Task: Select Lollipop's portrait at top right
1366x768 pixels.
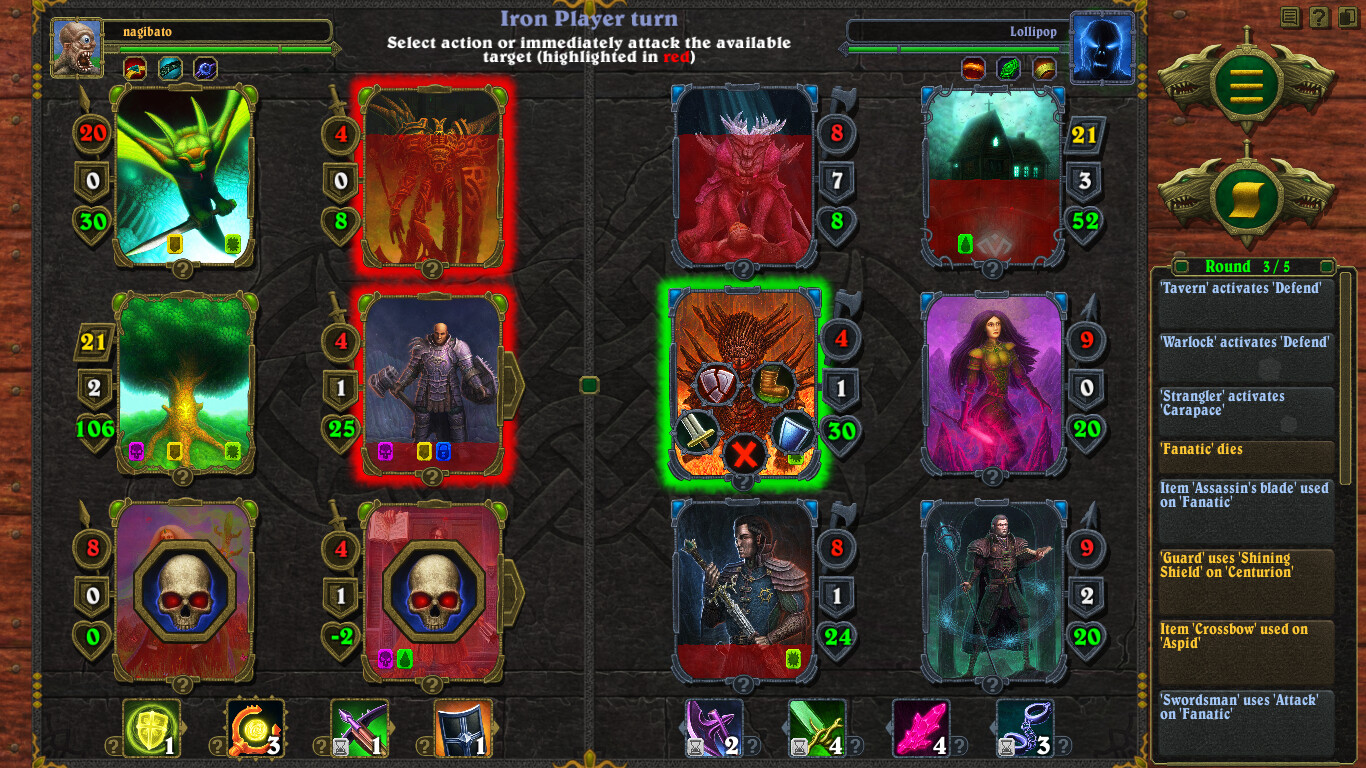Action: click(x=1103, y=47)
